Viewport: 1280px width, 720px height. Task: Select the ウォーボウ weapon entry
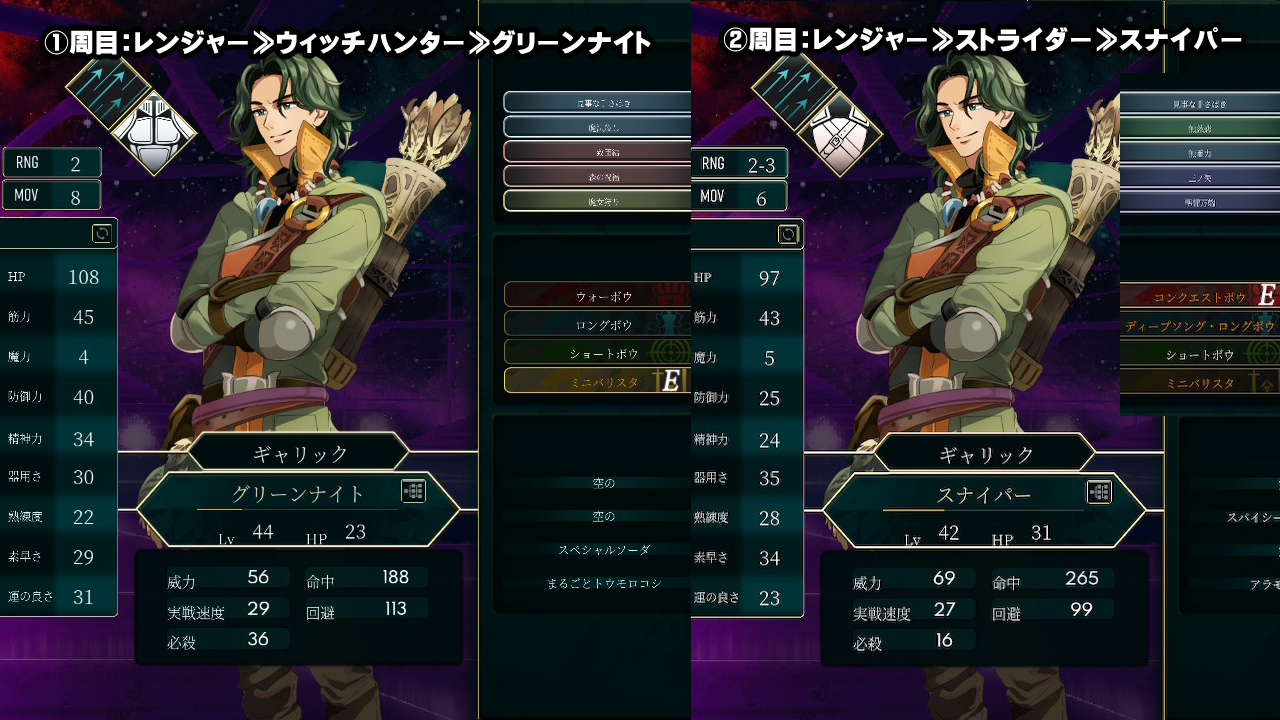click(597, 296)
